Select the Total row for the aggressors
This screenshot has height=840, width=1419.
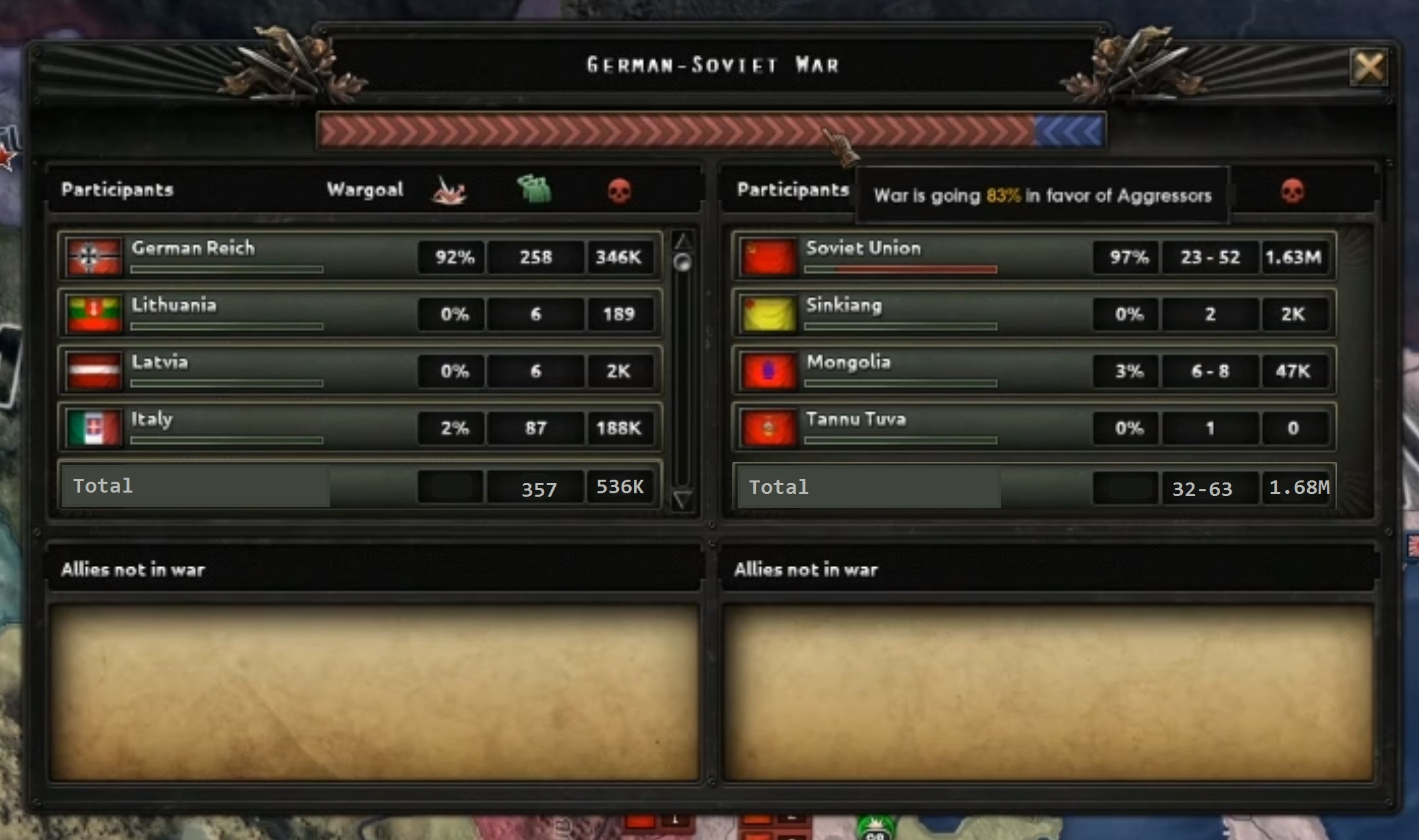click(x=102, y=486)
